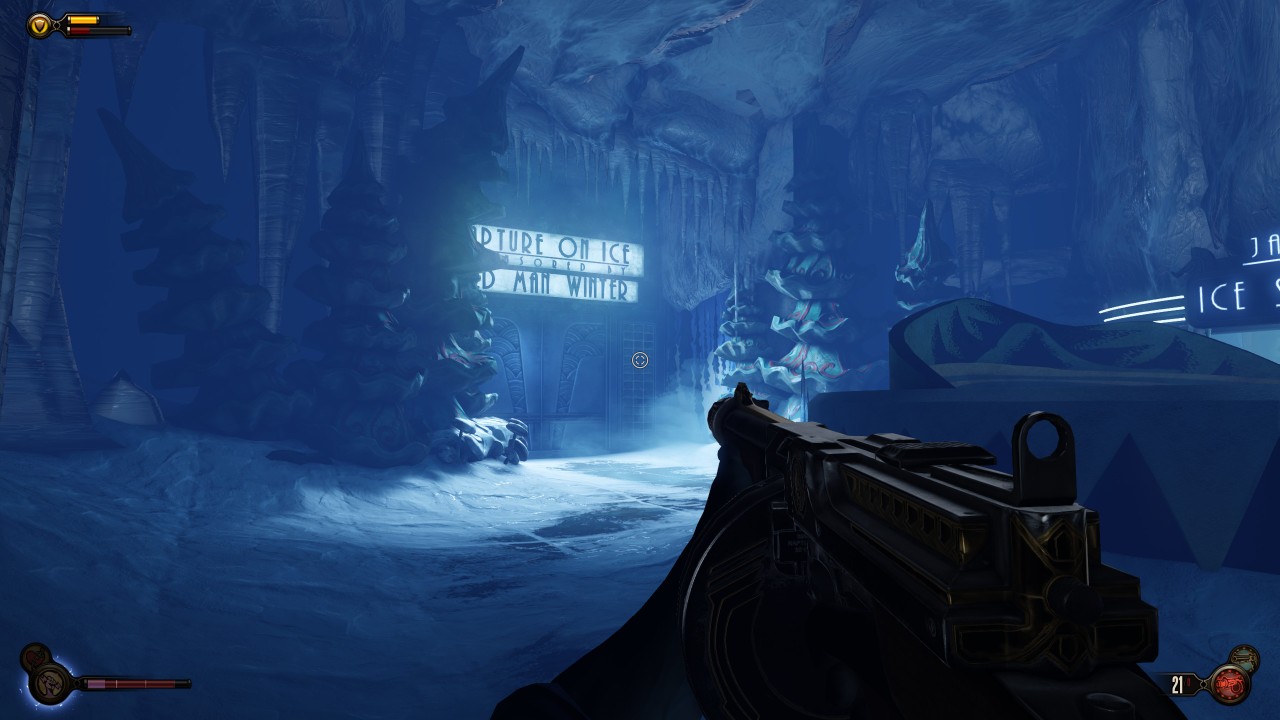Image resolution: width=1280 pixels, height=720 pixels.
Task: Switch to the secondary plasmid icon
Action: pos(34,657)
